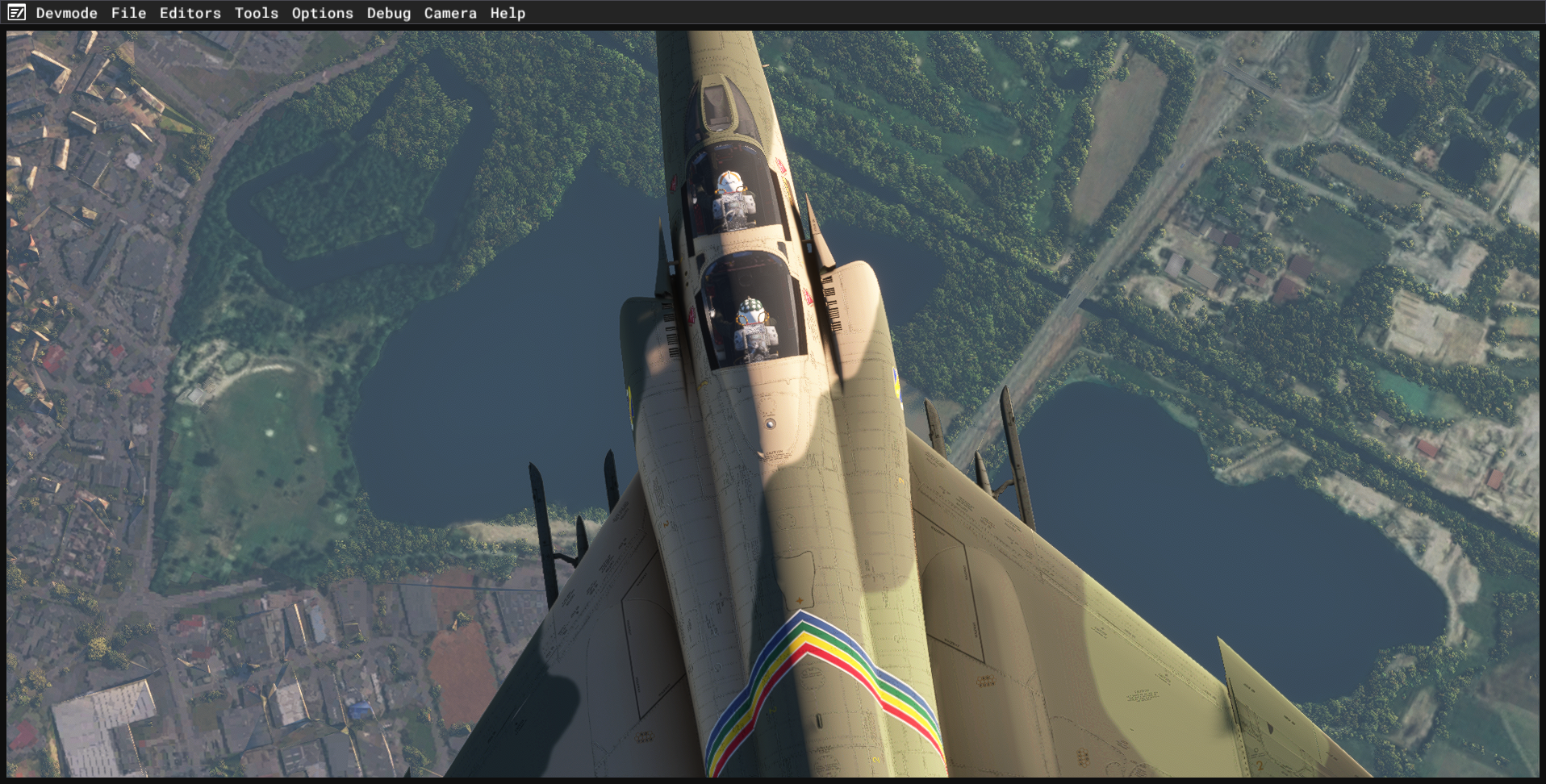Open the Help menu
The width and height of the screenshot is (1546, 784).
pos(508,13)
